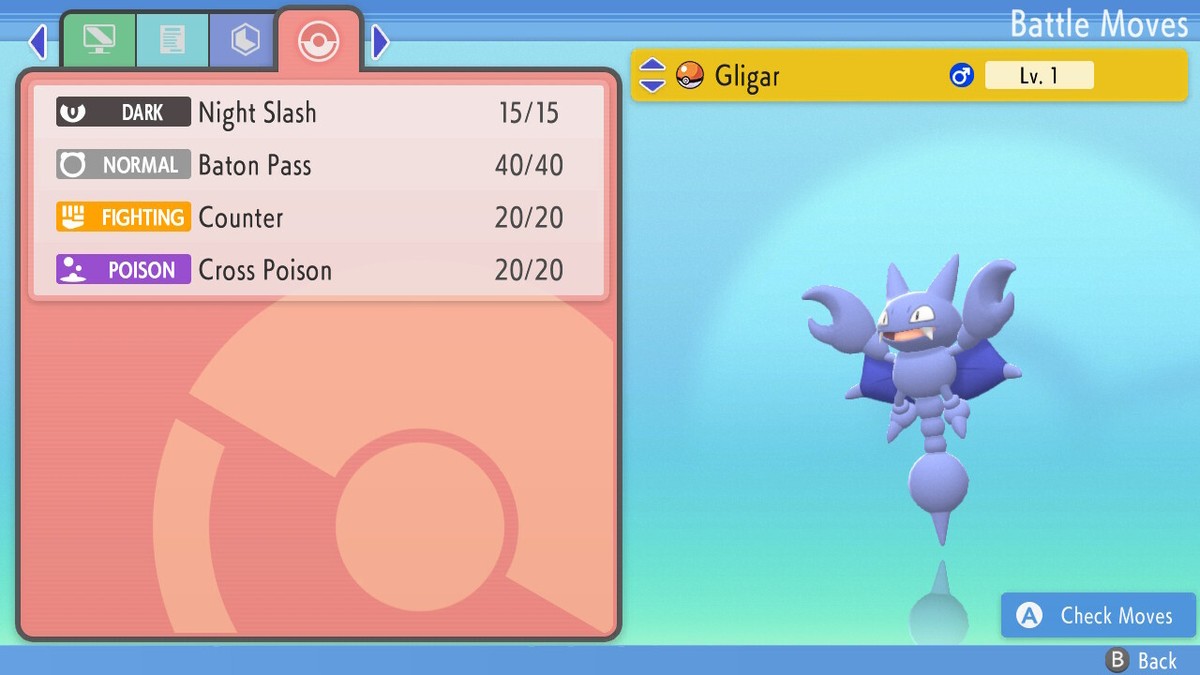The height and width of the screenshot is (675, 1200).
Task: Pick the Cross Poison move row
Action: tap(318, 270)
